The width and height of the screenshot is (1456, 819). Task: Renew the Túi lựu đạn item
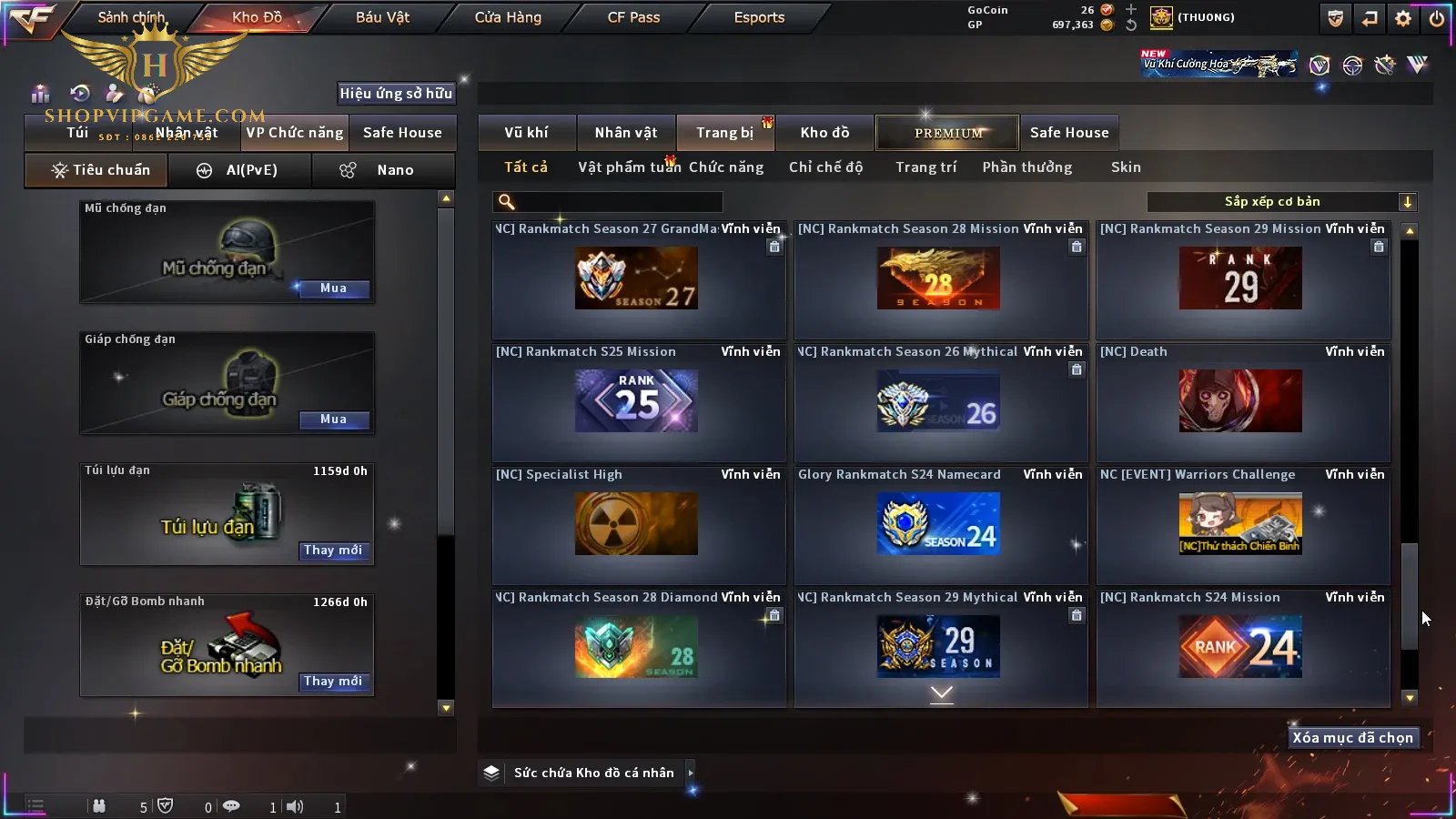pyautogui.click(x=333, y=551)
